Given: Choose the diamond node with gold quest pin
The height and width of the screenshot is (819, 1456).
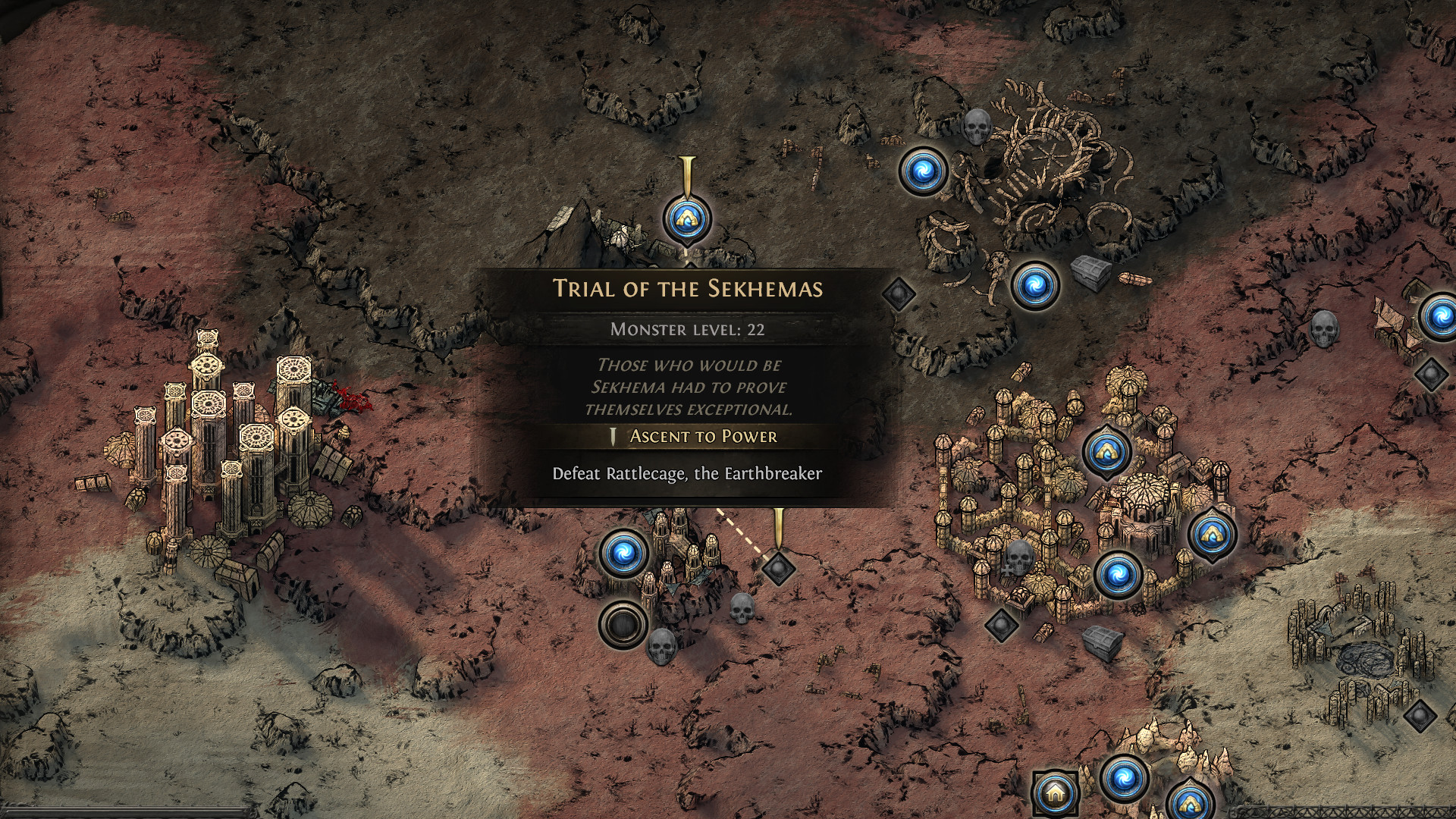Looking at the screenshot, I should pos(777,567).
